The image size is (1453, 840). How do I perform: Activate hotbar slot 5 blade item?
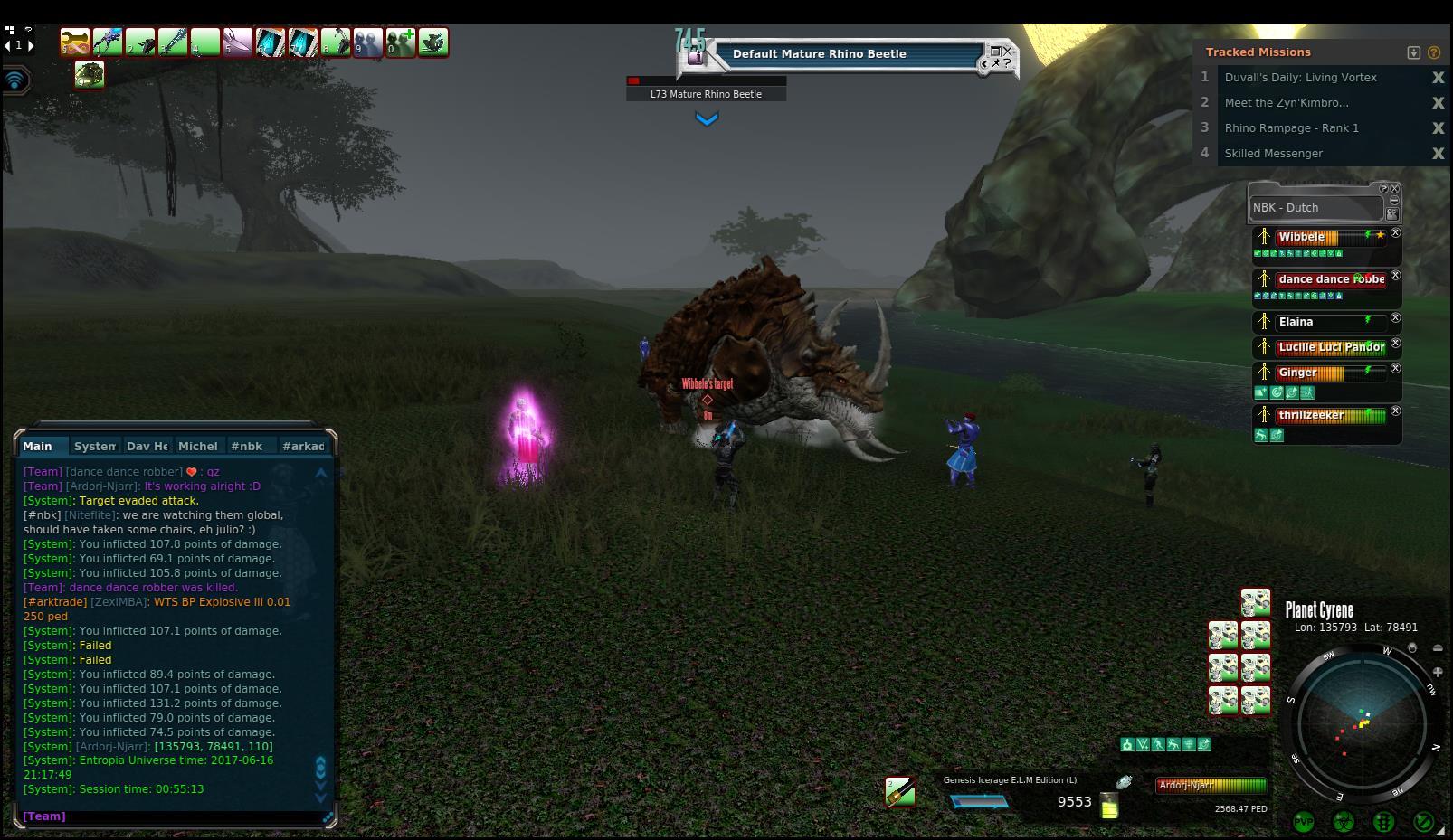(x=238, y=42)
